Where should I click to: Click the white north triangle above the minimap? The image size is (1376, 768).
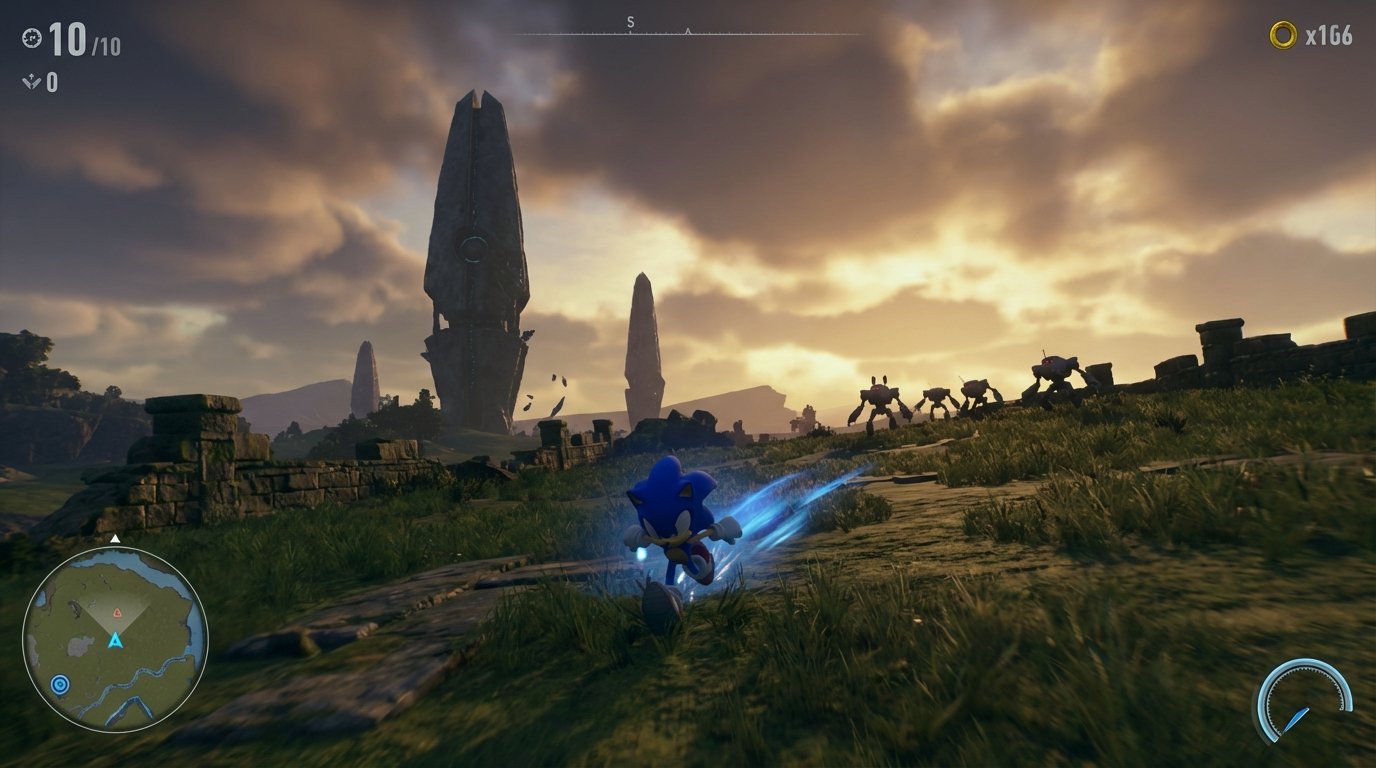coord(115,538)
